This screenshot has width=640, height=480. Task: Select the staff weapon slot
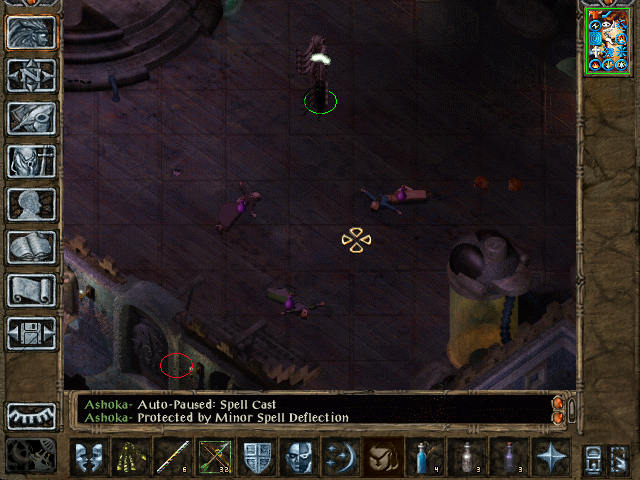[x=172, y=457]
